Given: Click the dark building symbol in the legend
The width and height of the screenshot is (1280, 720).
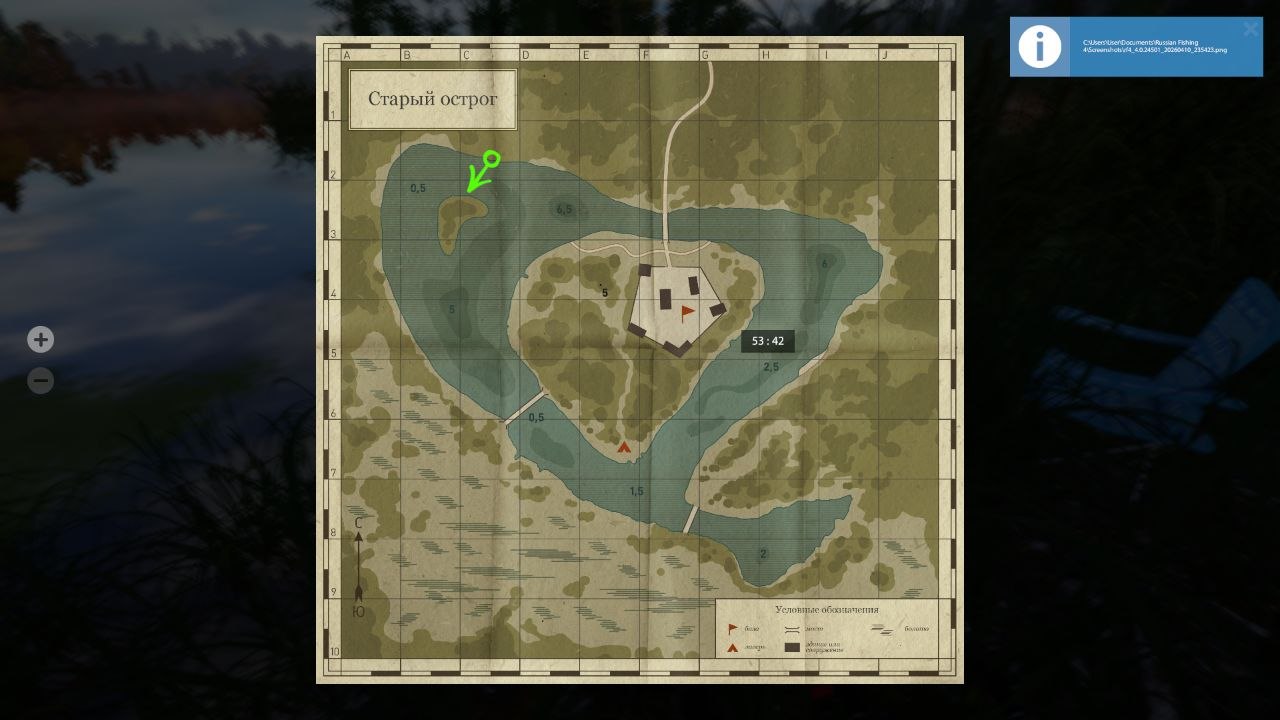Looking at the screenshot, I should click(791, 647).
